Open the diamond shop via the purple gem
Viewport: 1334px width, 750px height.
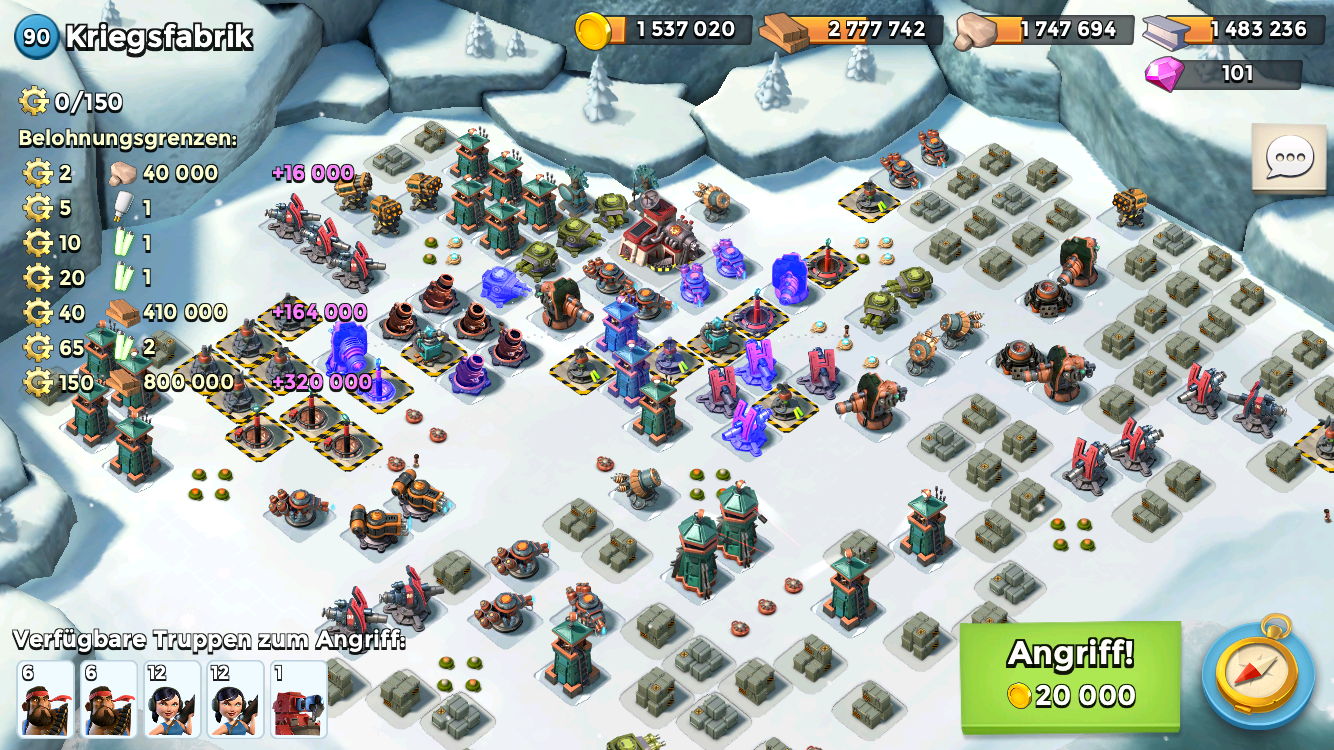point(1164,74)
